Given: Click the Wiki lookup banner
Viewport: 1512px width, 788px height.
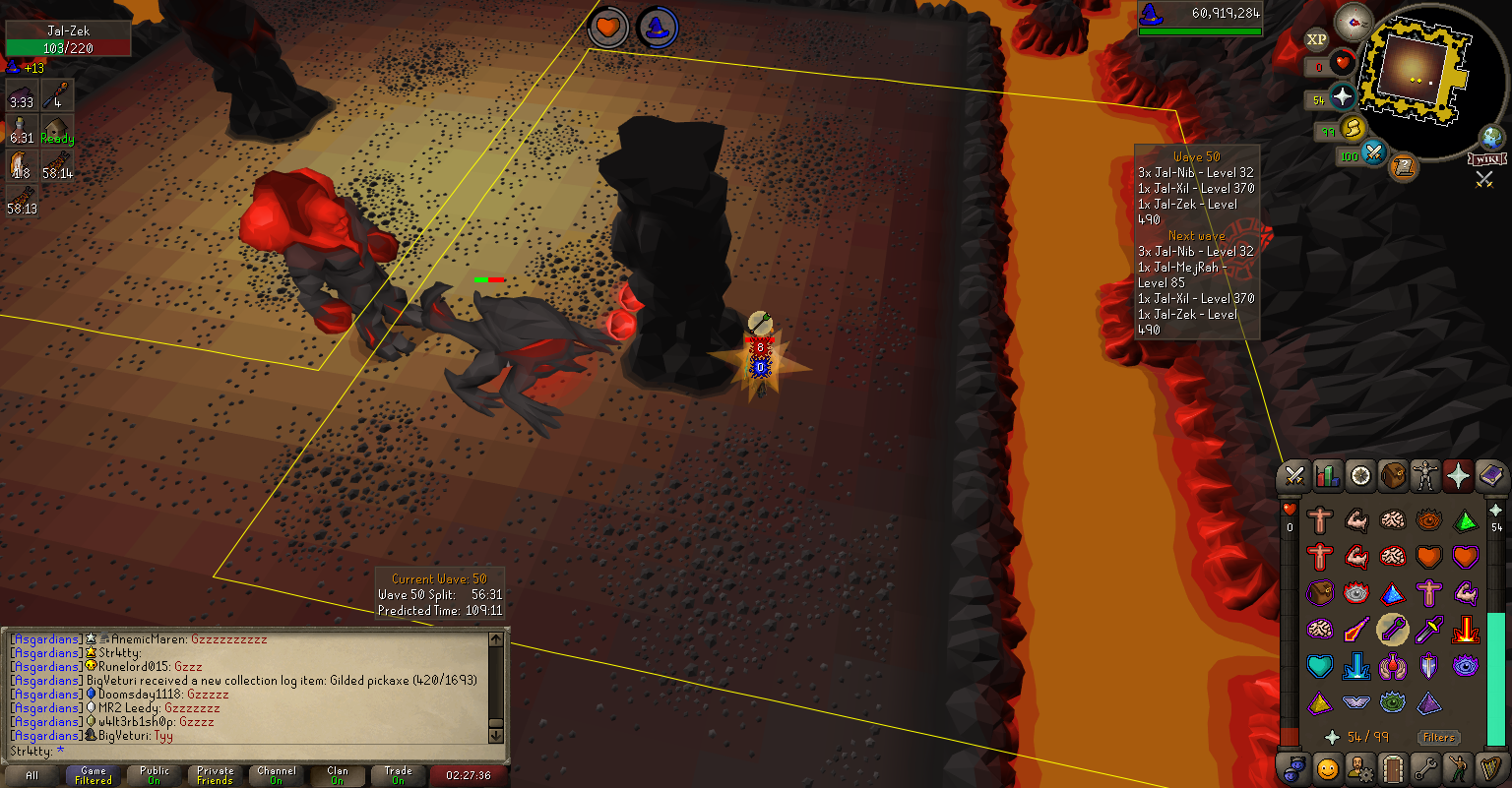Looking at the screenshot, I should (x=1486, y=158).
